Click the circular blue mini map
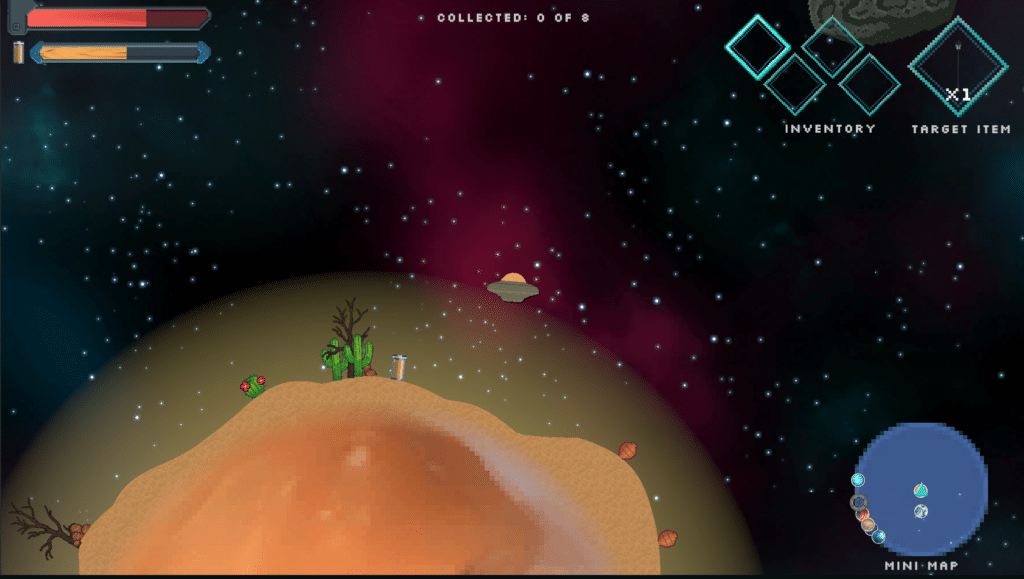Screen dimensions: 1024x579 922,489
